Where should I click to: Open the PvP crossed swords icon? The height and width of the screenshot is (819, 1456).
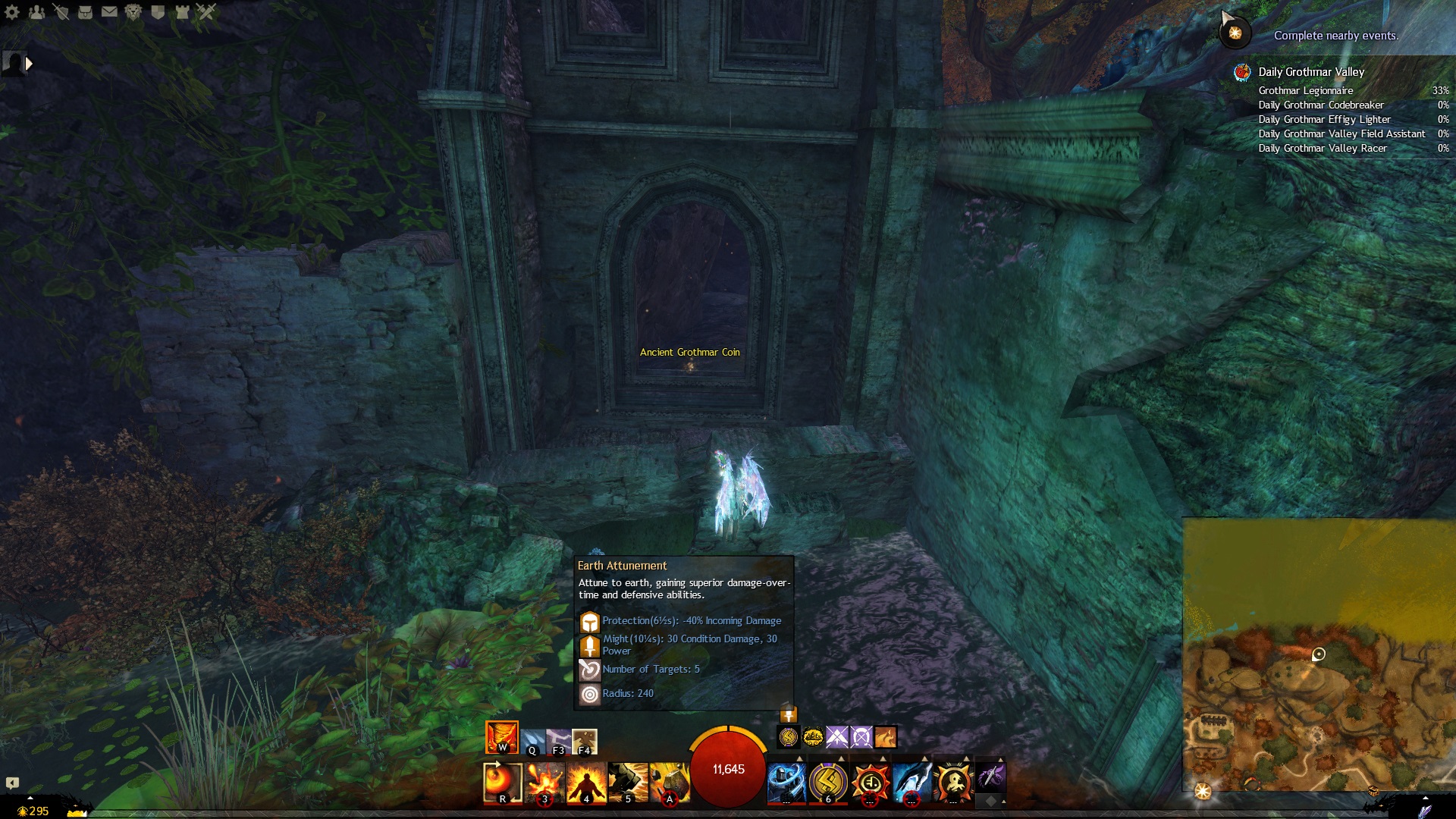pyautogui.click(x=206, y=11)
